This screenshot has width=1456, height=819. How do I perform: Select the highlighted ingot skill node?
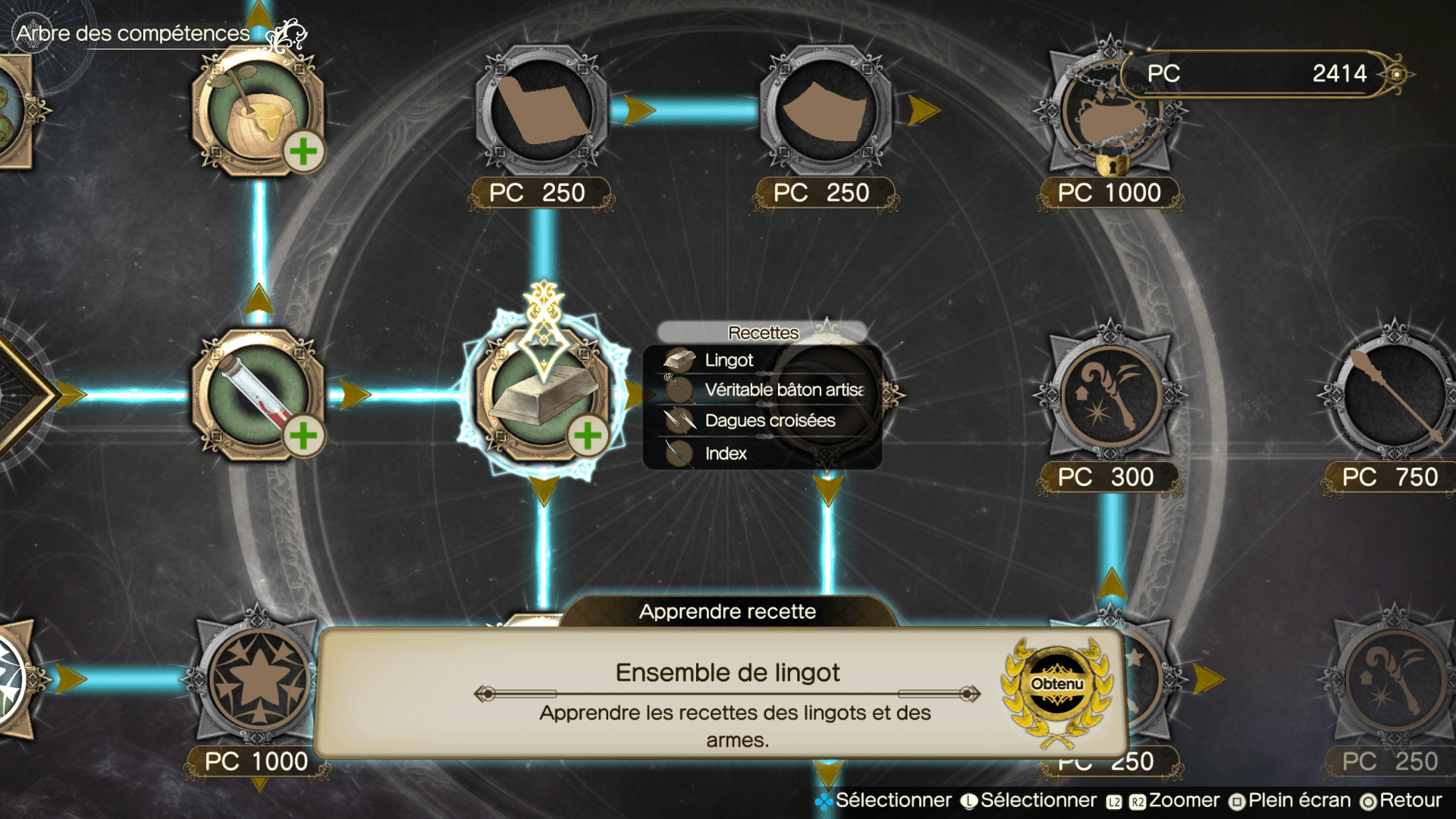point(543,394)
